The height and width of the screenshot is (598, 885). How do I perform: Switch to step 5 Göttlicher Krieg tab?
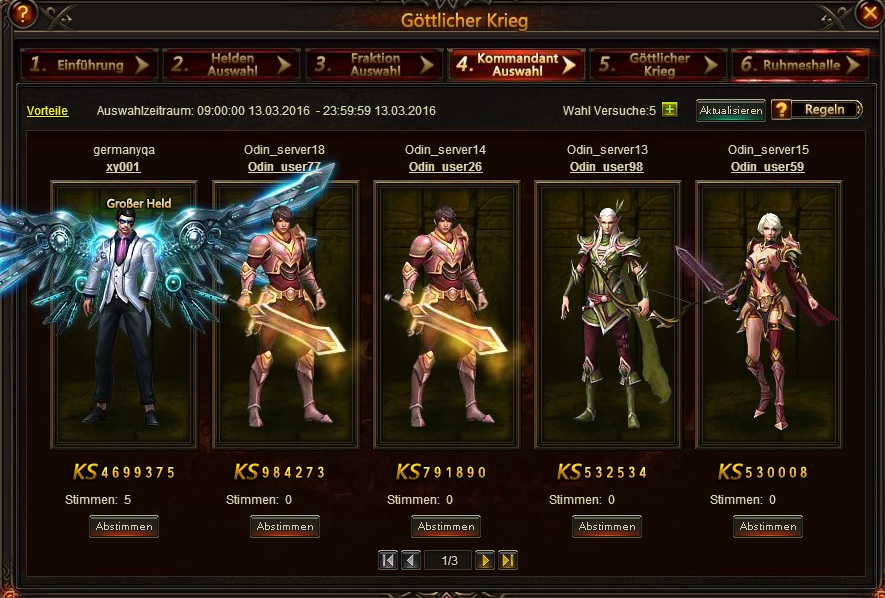click(658, 65)
